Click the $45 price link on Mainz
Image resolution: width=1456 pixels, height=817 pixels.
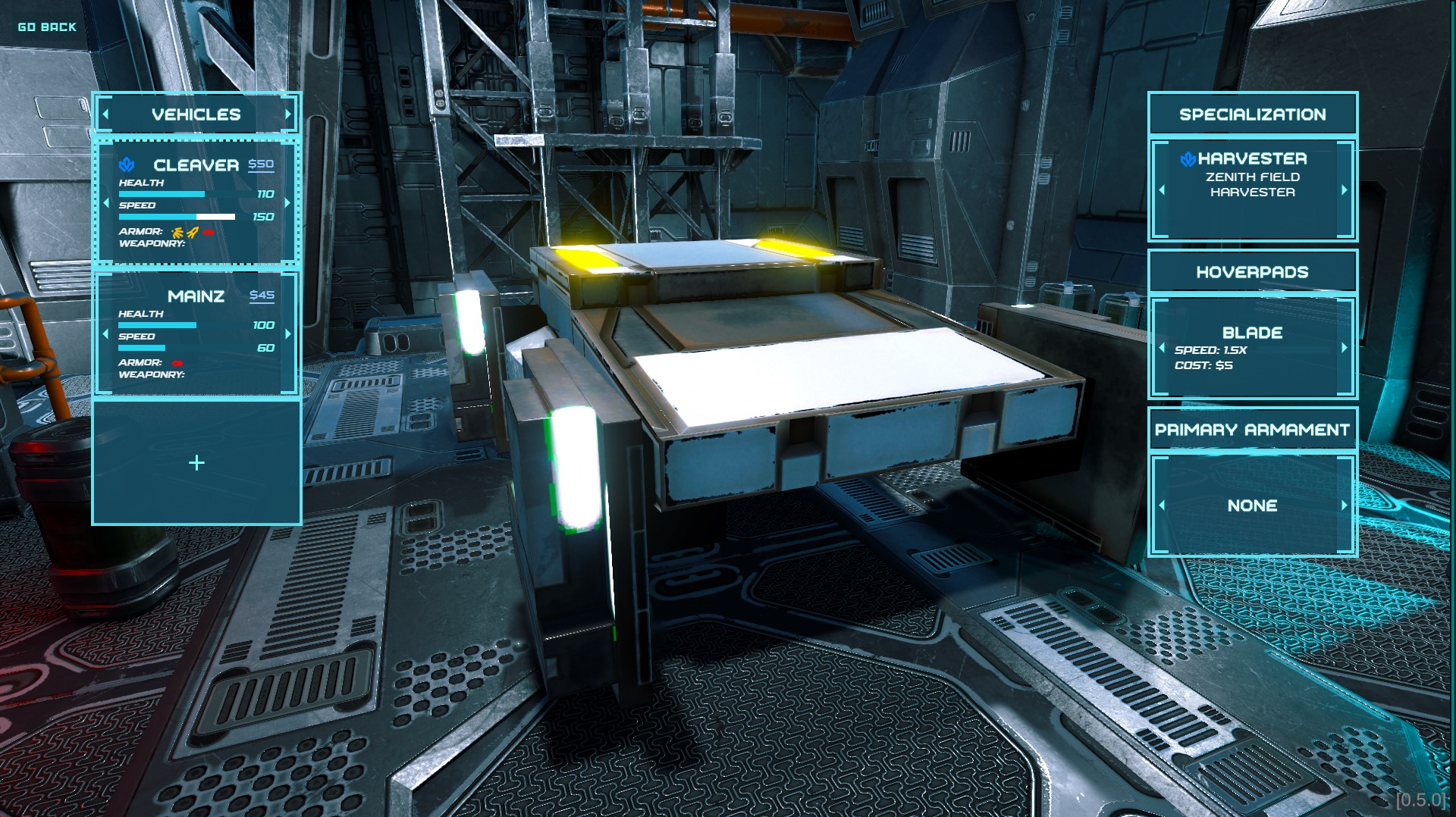pyautogui.click(x=262, y=296)
